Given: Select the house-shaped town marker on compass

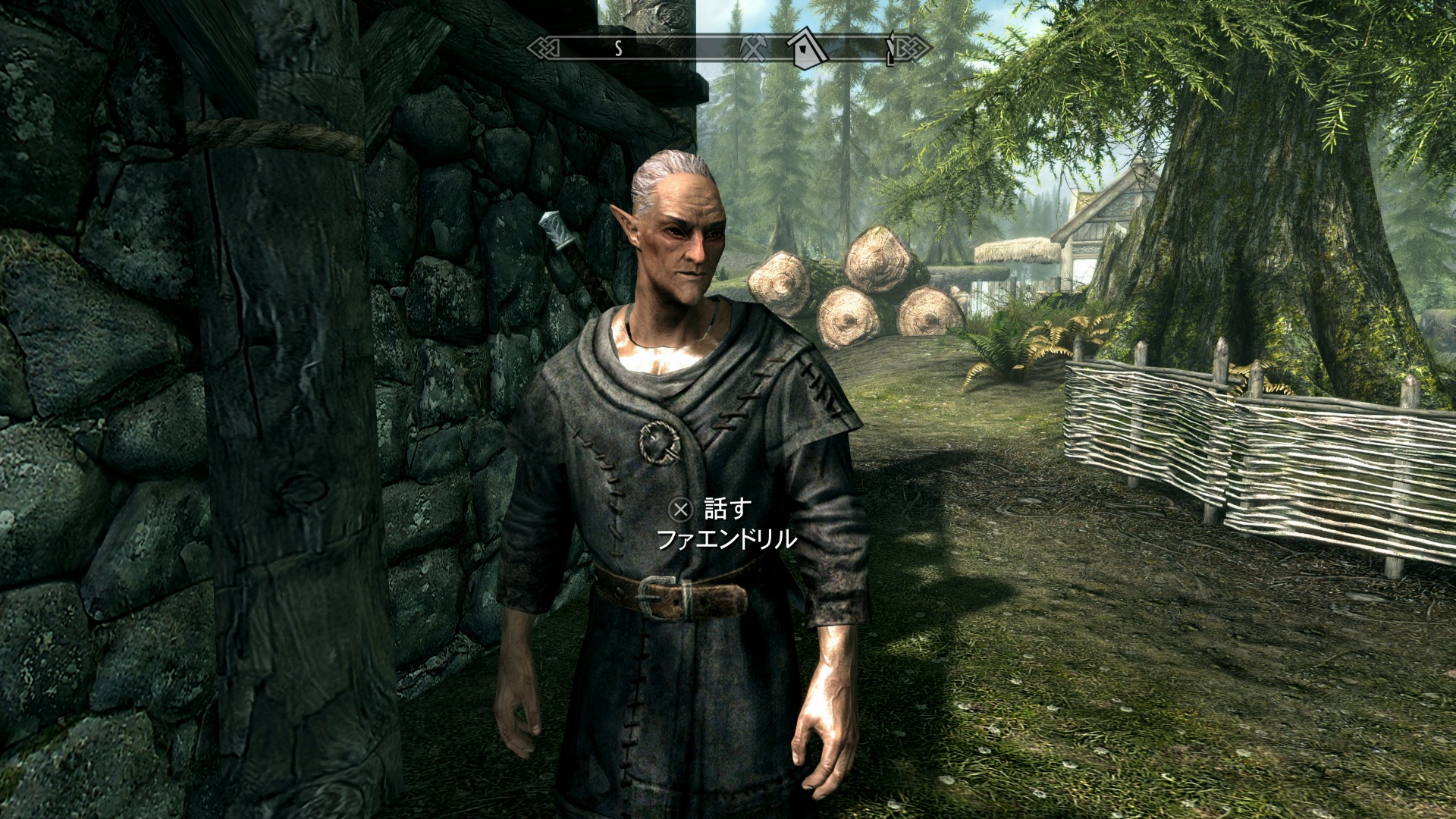Looking at the screenshot, I should (806, 49).
